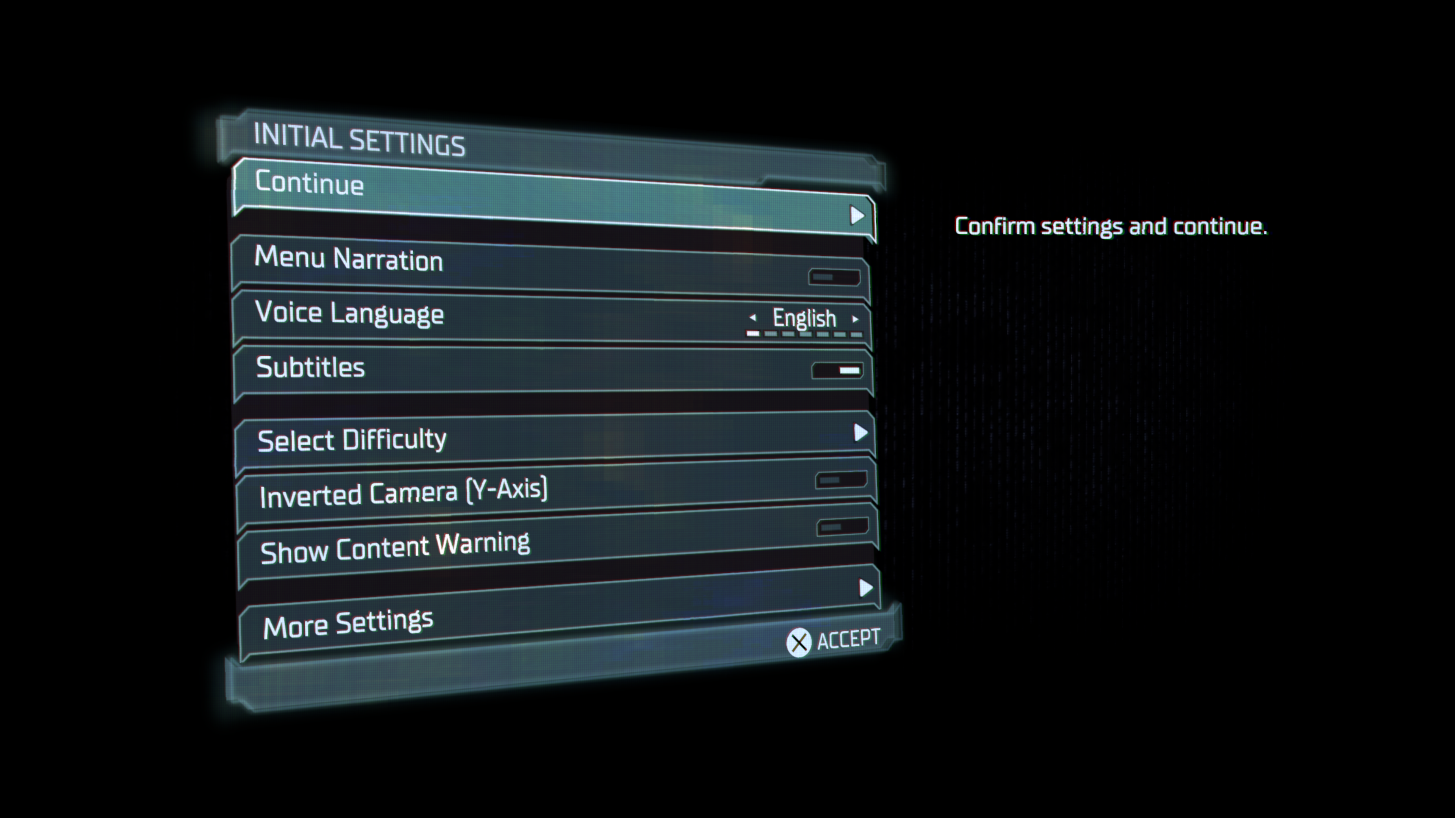The image size is (1455, 818).
Task: Click the right arrow next to English
Action: pyautogui.click(x=857, y=318)
